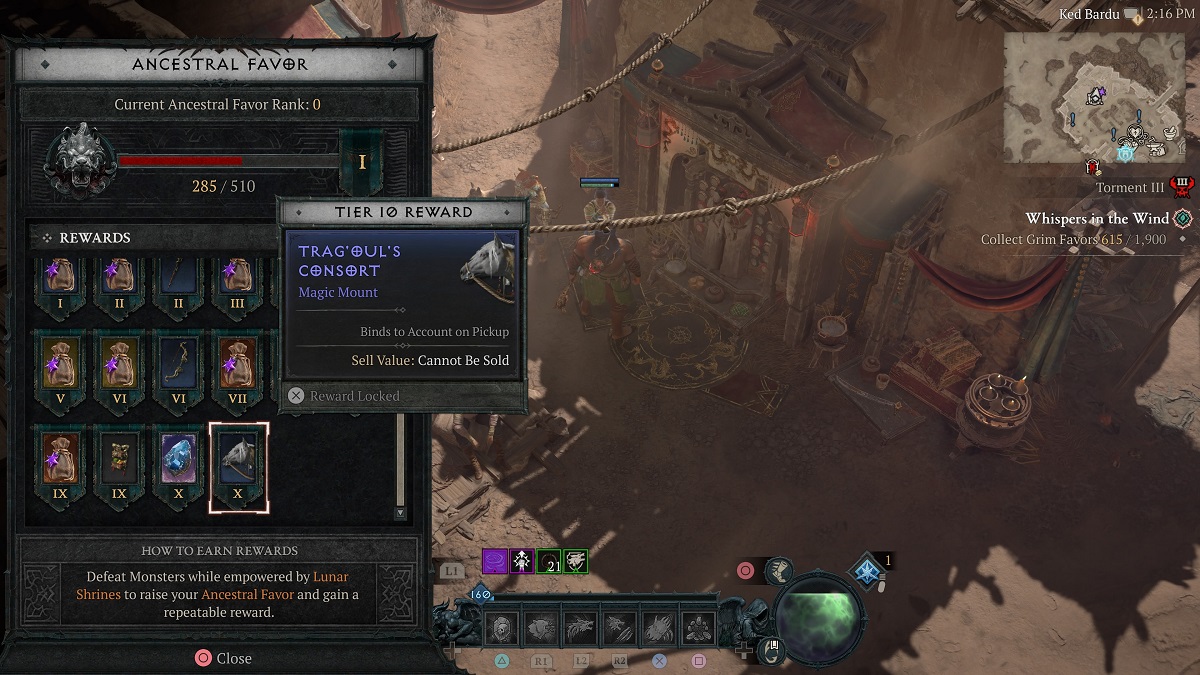This screenshot has width=1200, height=675.
Task: Open the minimap
Action: pos(1094,94)
